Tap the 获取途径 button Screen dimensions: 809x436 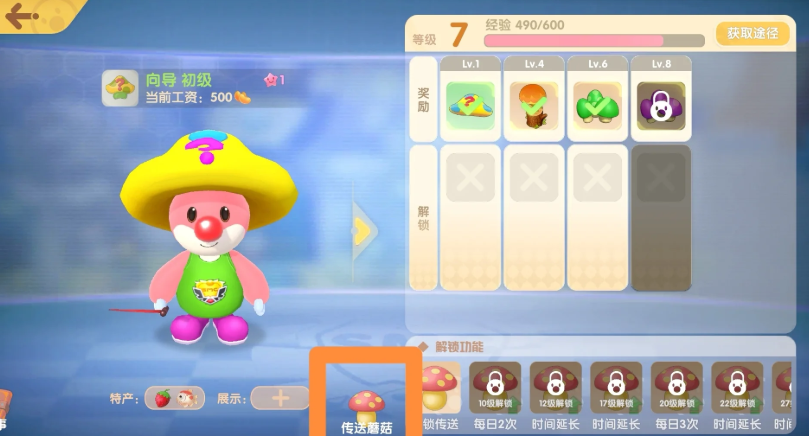pyautogui.click(x=753, y=33)
